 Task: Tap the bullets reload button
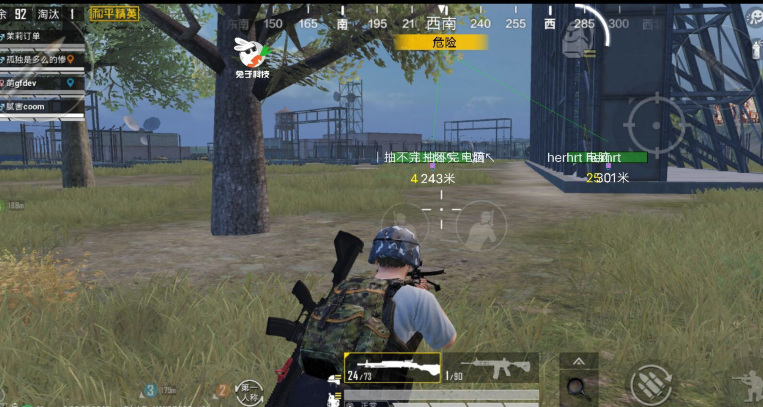[x=650, y=385]
